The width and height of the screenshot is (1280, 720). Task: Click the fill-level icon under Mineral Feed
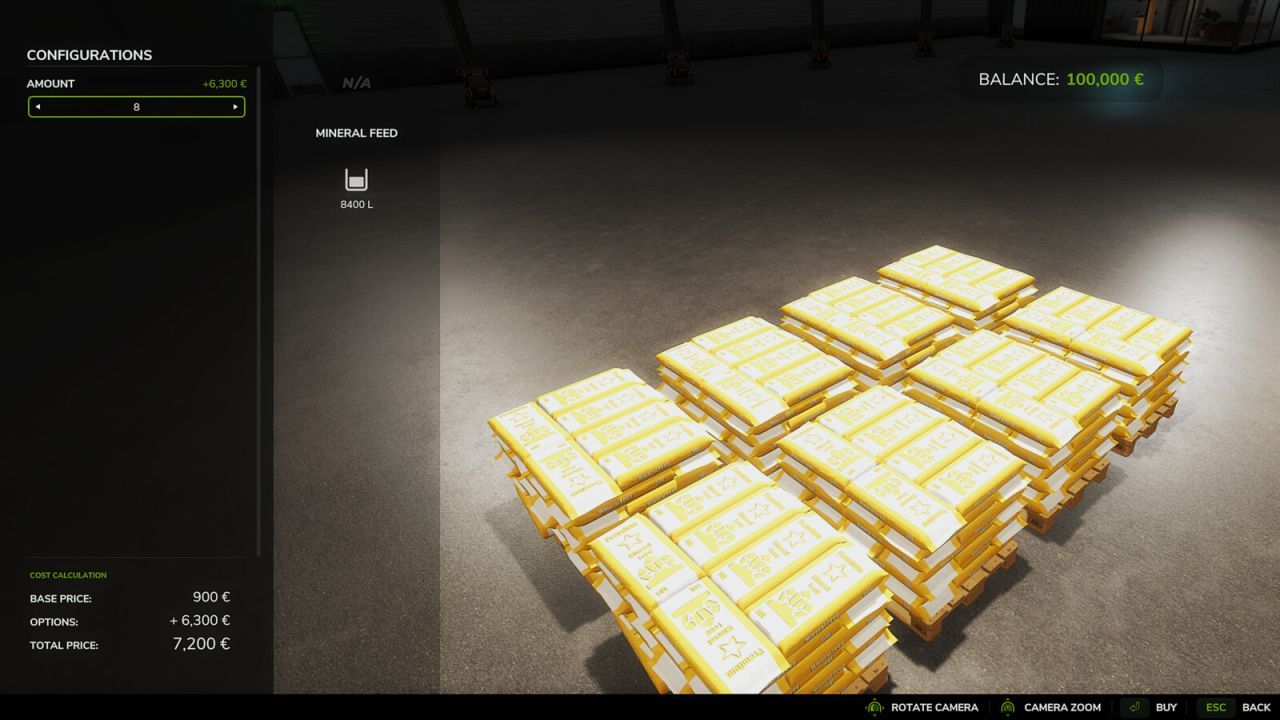click(355, 181)
